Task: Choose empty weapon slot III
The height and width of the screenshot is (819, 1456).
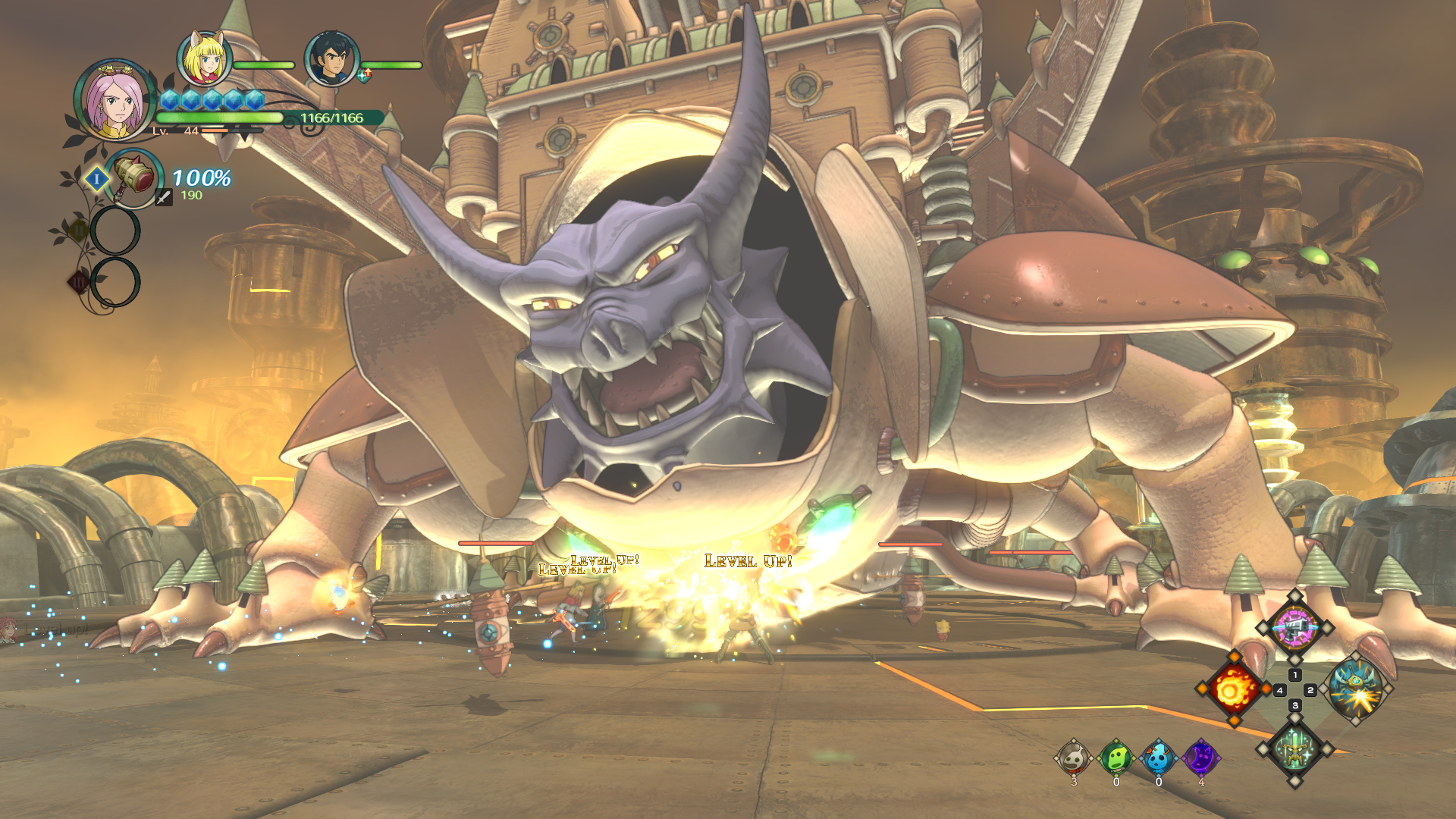Action: 115,282
